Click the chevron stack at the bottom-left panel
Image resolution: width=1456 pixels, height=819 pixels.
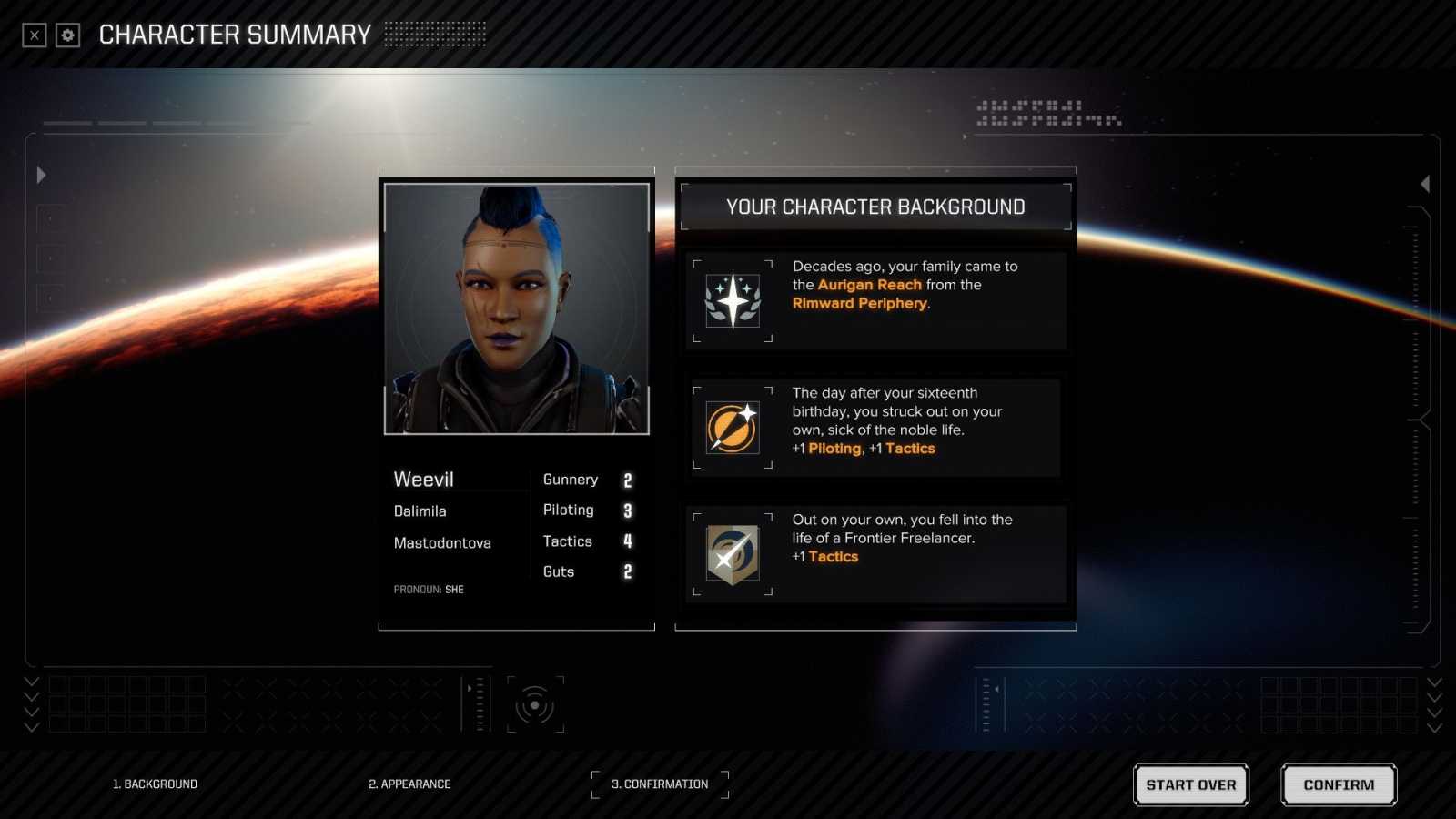coord(32,705)
